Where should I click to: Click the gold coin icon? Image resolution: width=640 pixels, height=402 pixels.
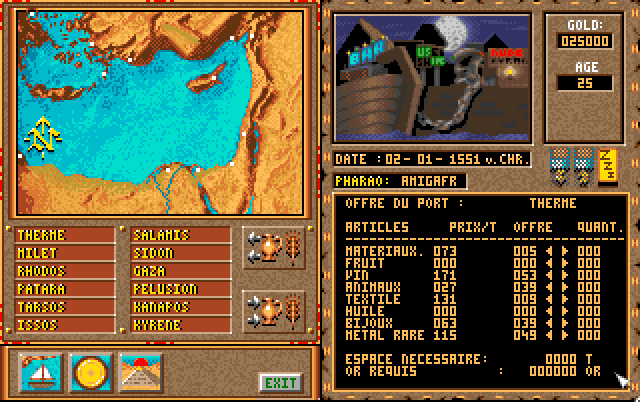[91, 371]
